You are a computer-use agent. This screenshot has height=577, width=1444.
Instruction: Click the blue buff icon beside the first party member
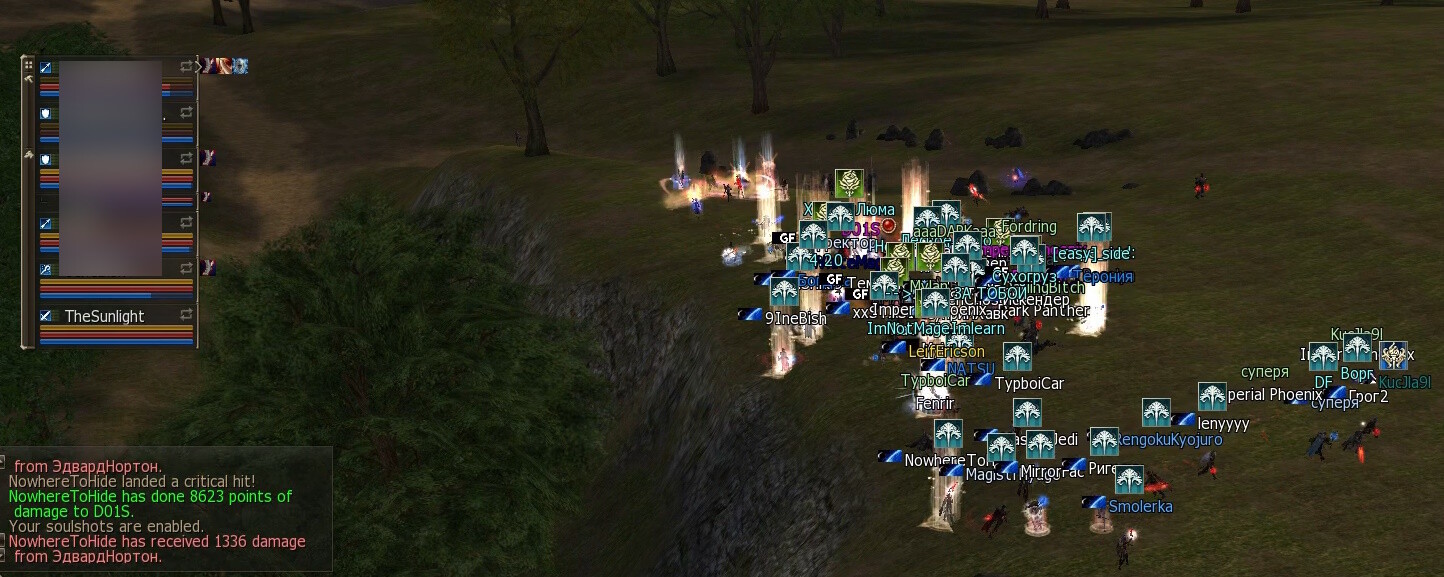[x=240, y=66]
